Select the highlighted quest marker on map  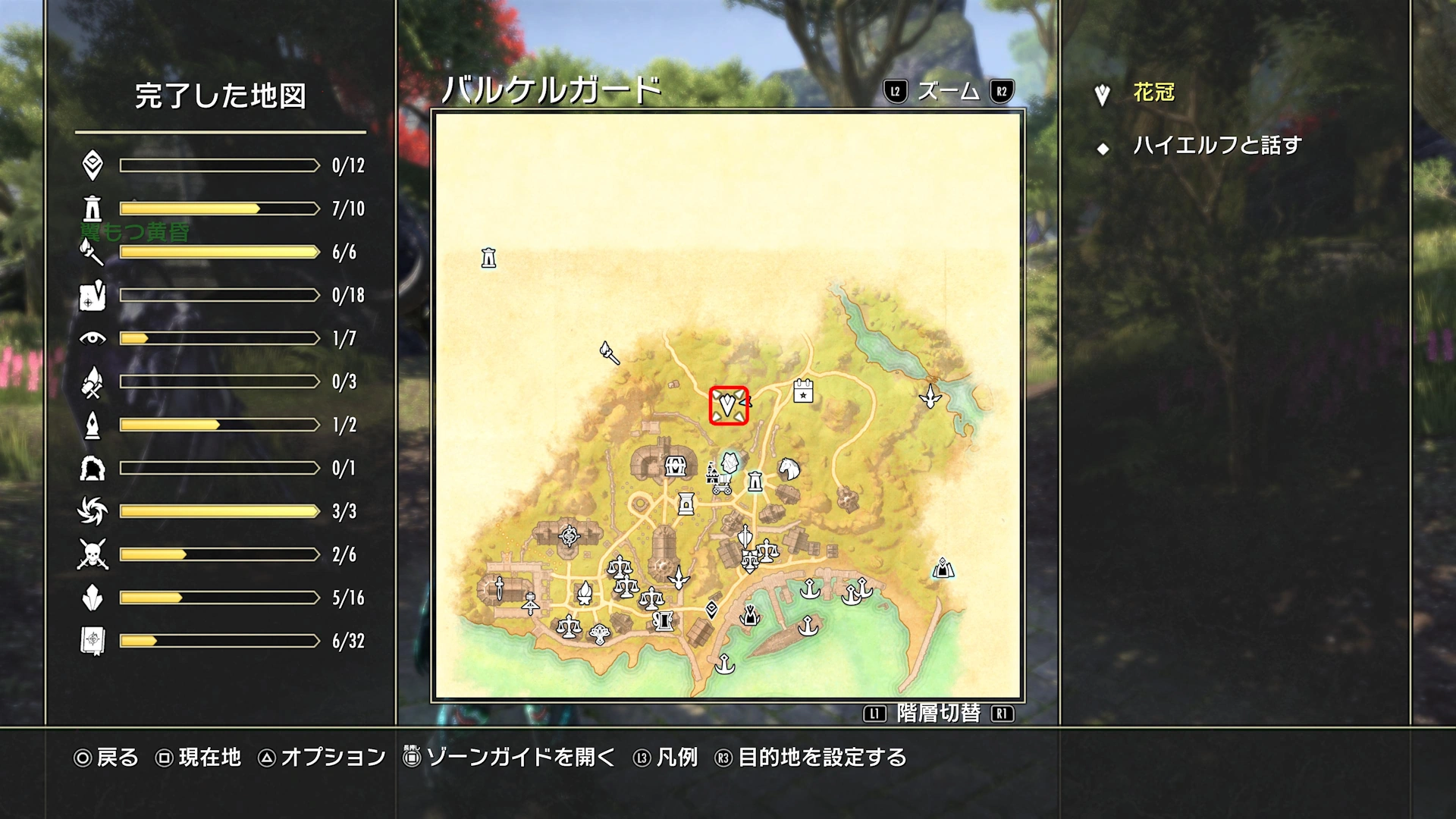pos(728,405)
